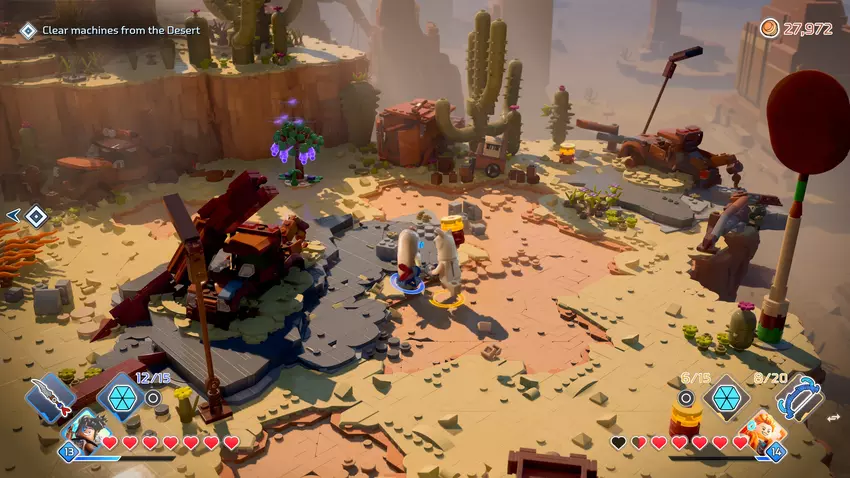Click the swap arrows icon

(833, 418)
